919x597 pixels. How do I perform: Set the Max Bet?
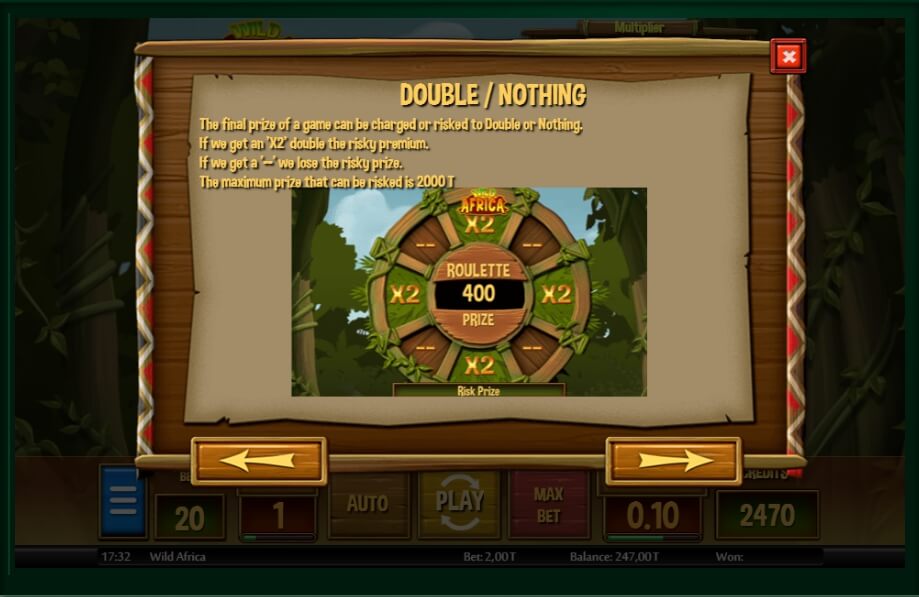pyautogui.click(x=548, y=505)
